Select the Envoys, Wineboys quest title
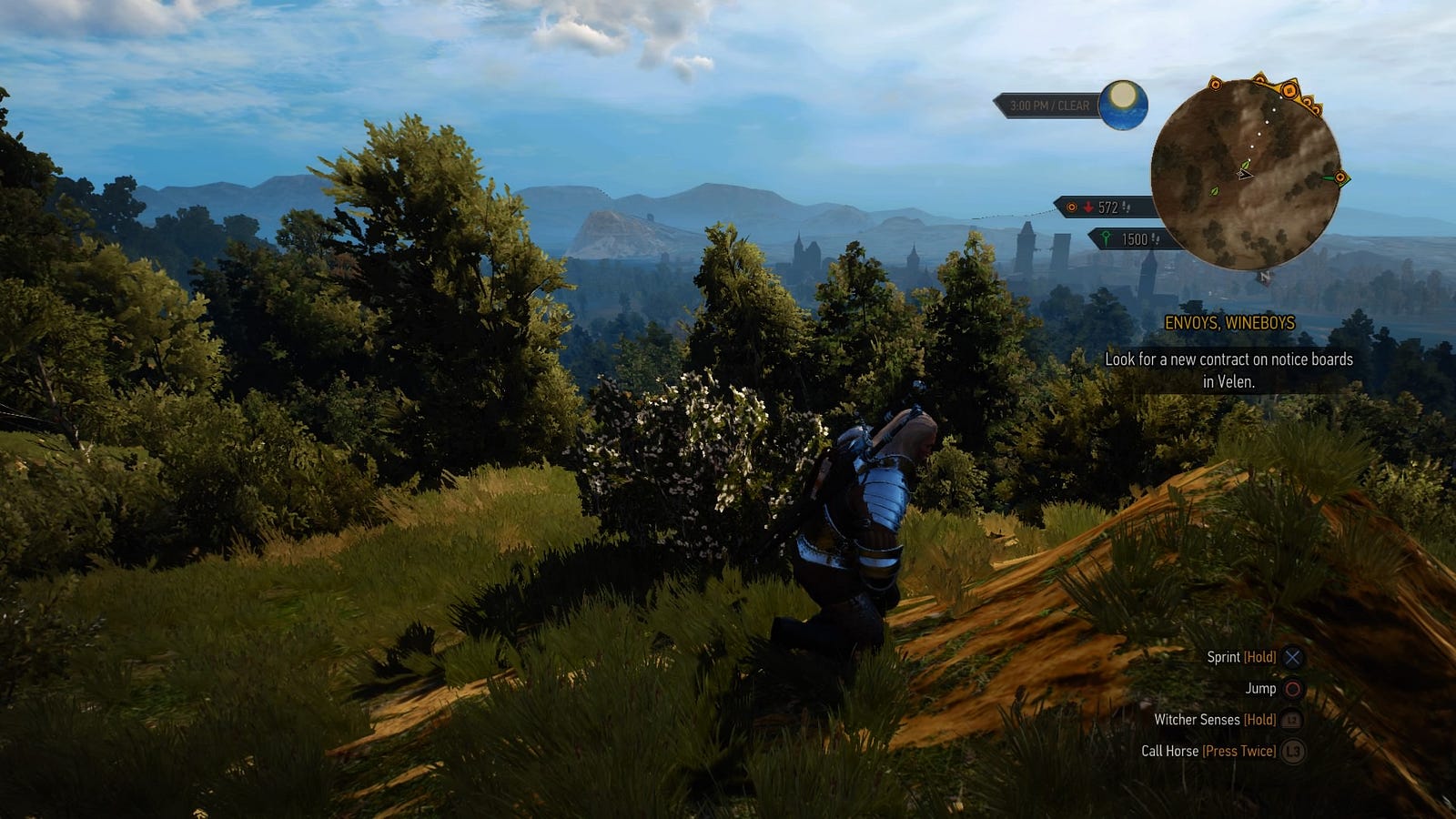 click(1229, 323)
